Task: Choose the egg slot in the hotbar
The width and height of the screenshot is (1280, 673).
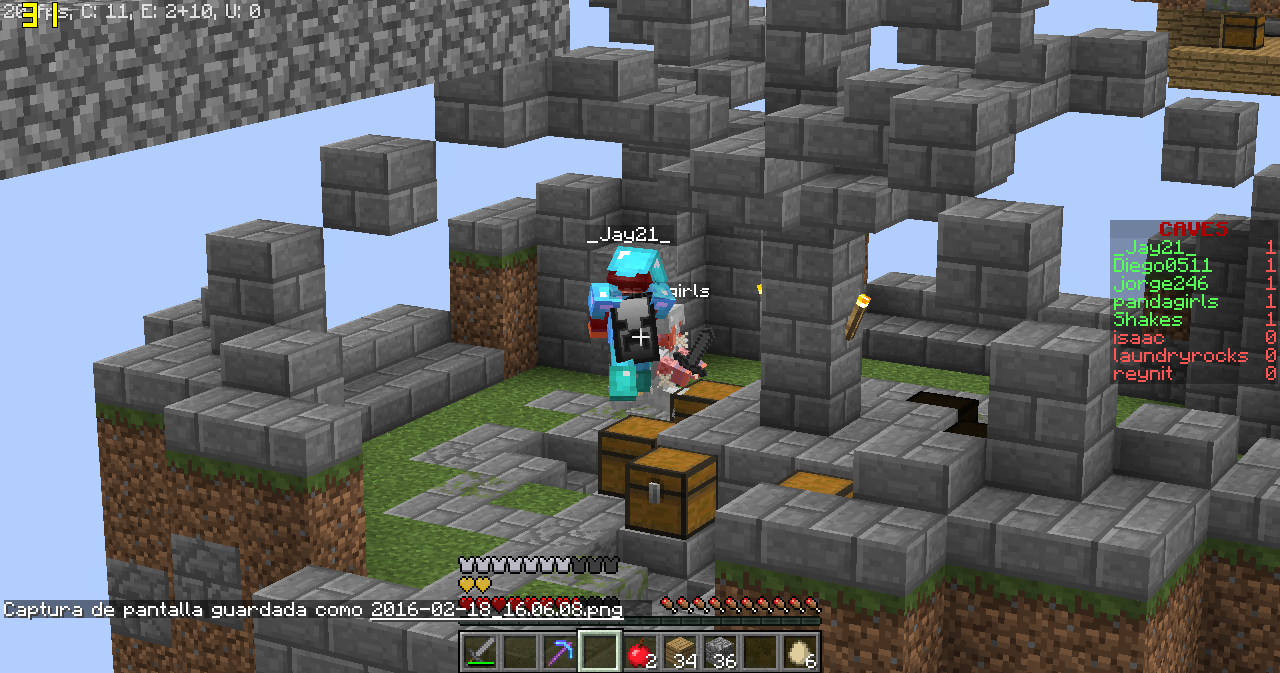Action: [800, 652]
